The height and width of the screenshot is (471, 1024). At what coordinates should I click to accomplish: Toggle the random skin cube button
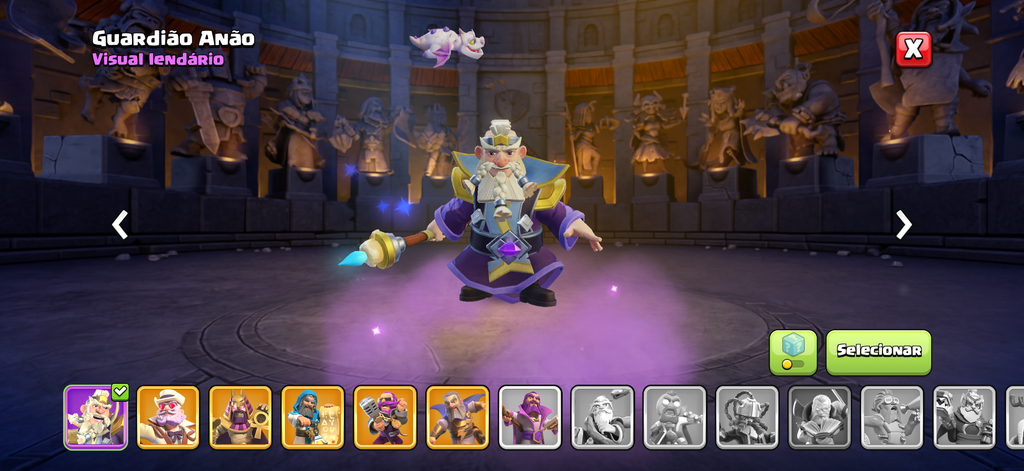pos(793,352)
